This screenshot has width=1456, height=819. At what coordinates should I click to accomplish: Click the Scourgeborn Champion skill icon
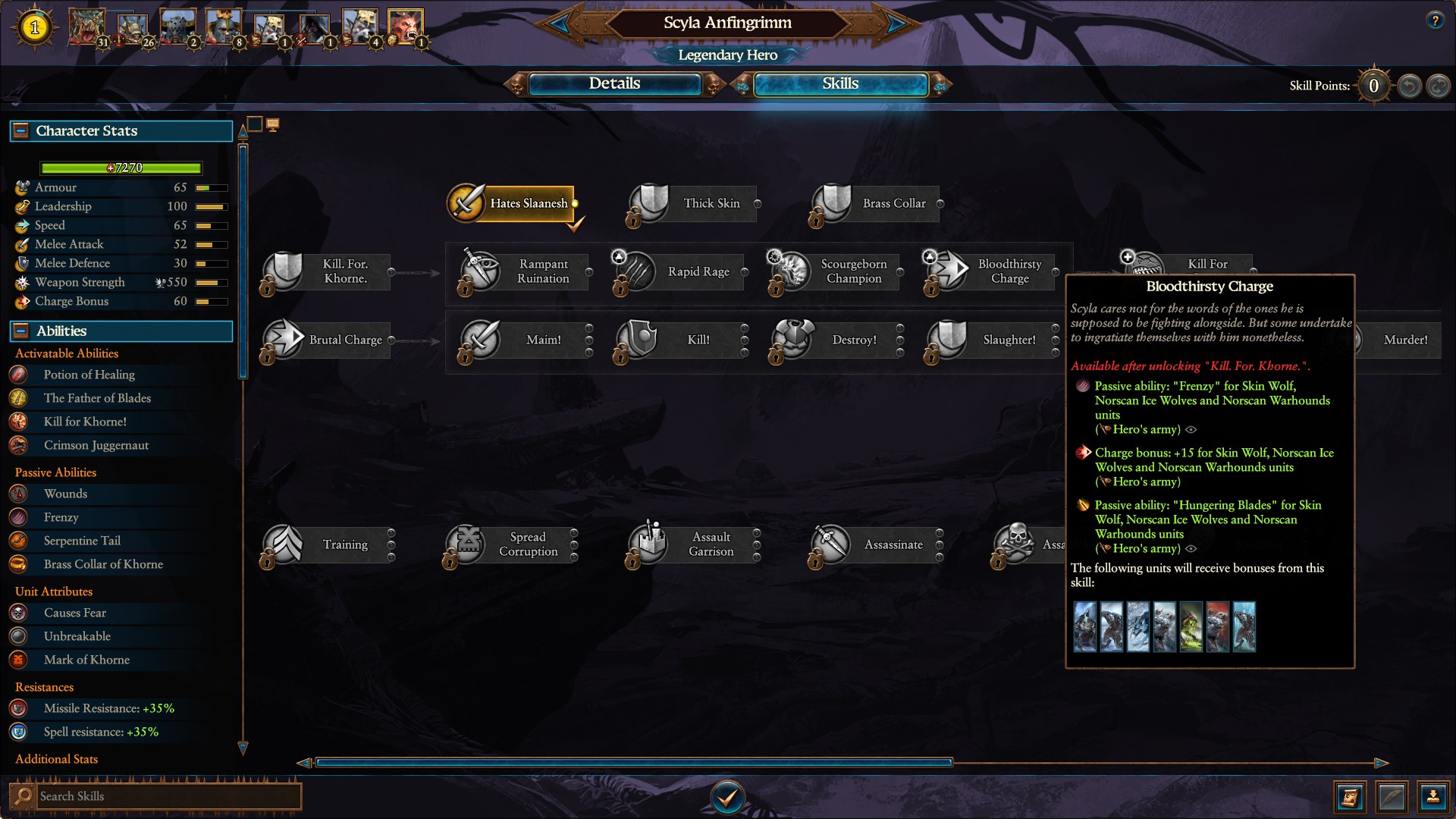point(789,271)
